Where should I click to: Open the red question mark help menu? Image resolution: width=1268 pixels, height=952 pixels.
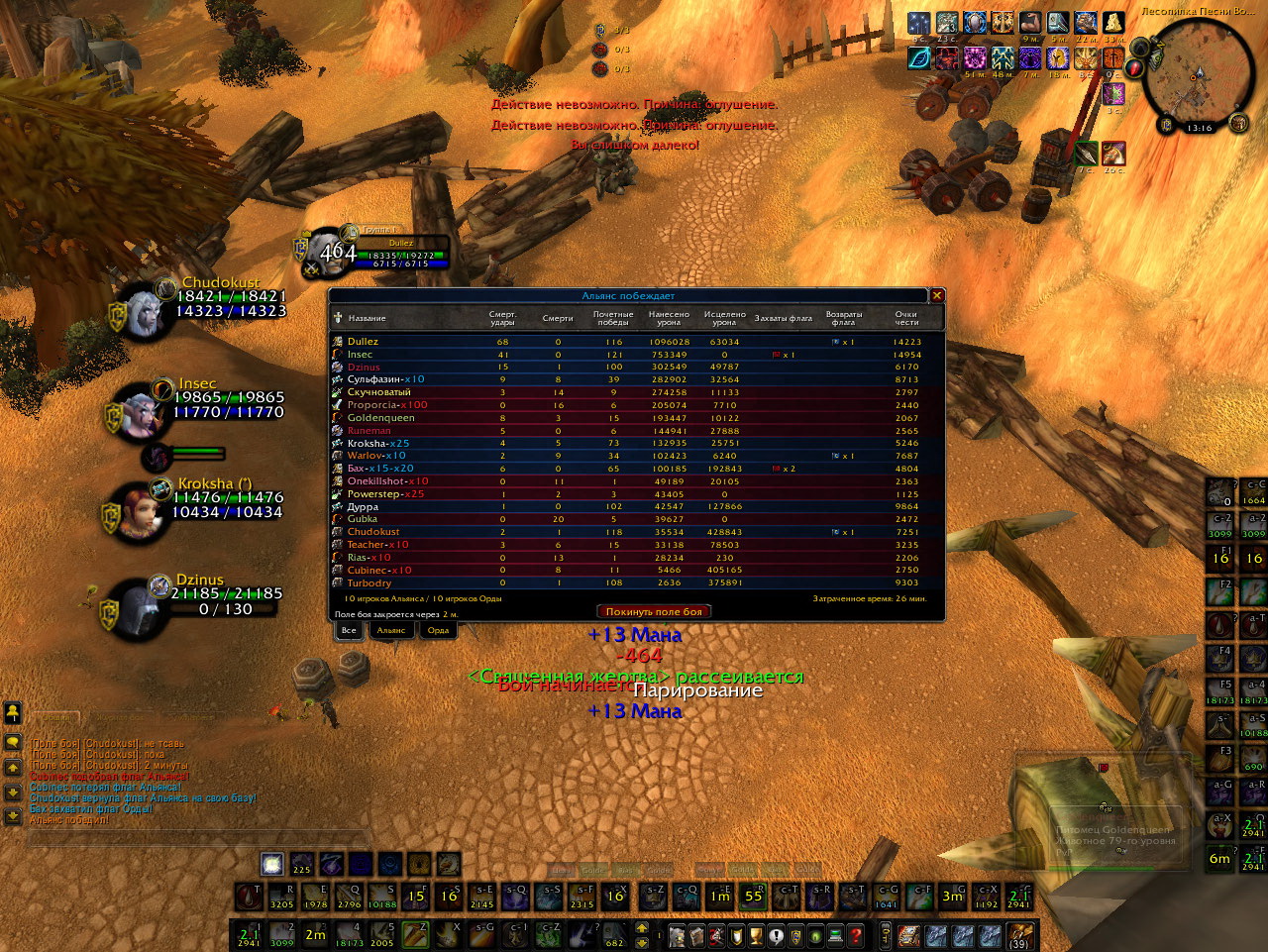coord(856,935)
